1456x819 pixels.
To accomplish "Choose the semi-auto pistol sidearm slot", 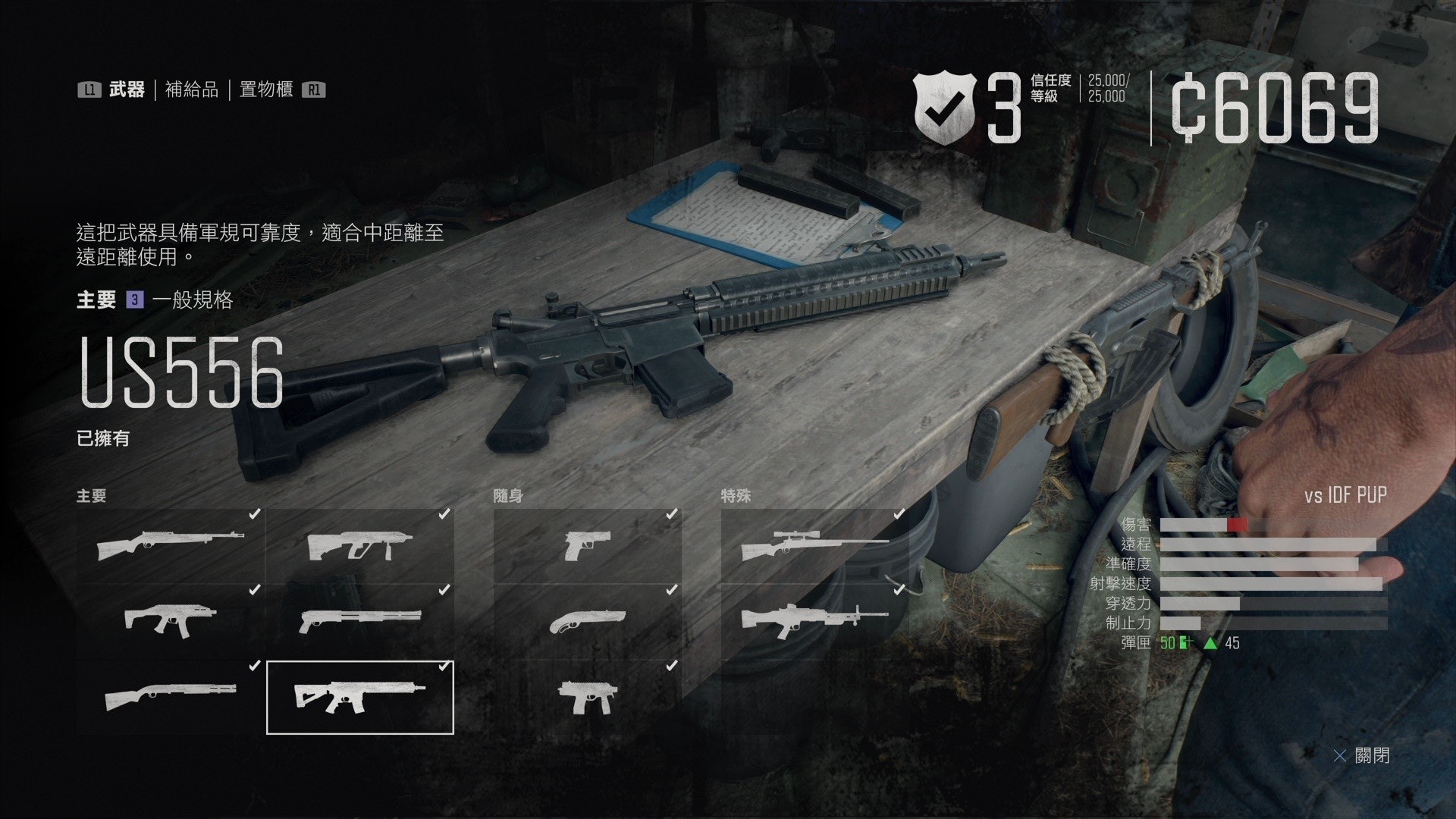I will [x=588, y=546].
